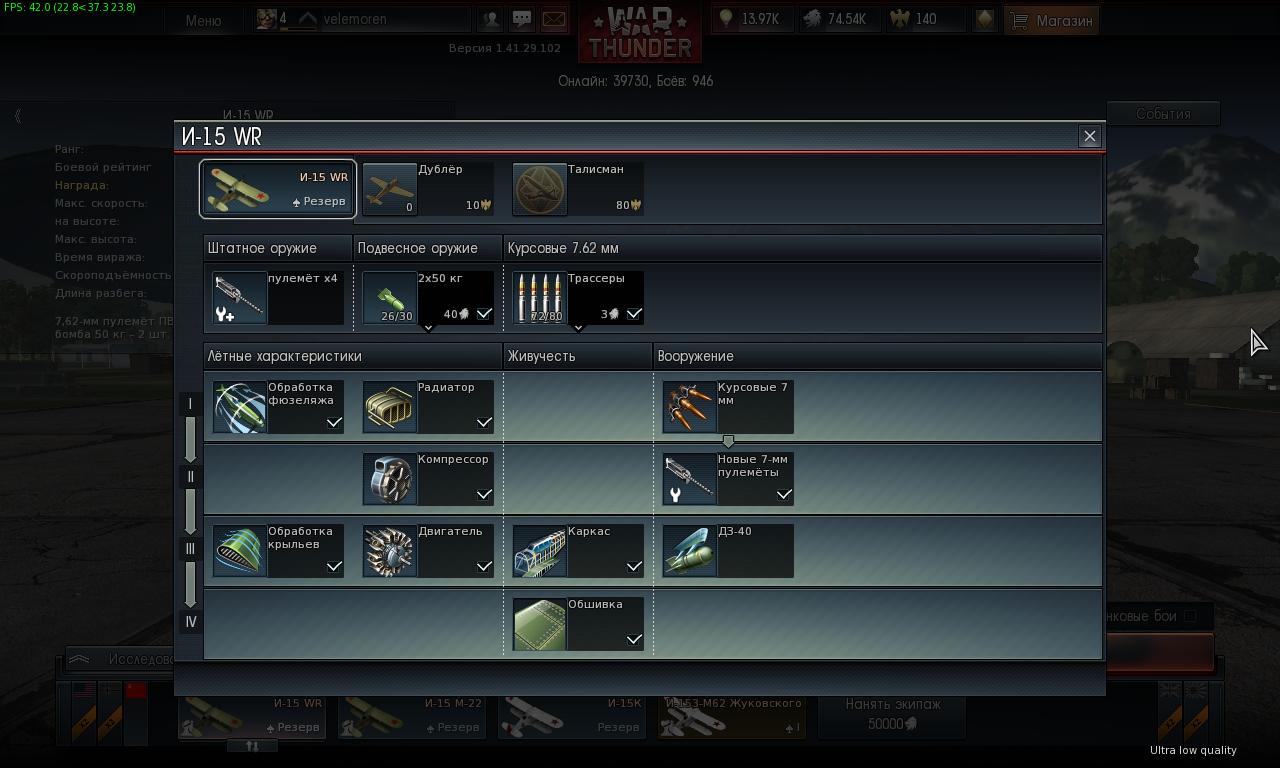Select the Дублёр backup slot
The image size is (1280, 768).
pyautogui.click(x=428, y=189)
